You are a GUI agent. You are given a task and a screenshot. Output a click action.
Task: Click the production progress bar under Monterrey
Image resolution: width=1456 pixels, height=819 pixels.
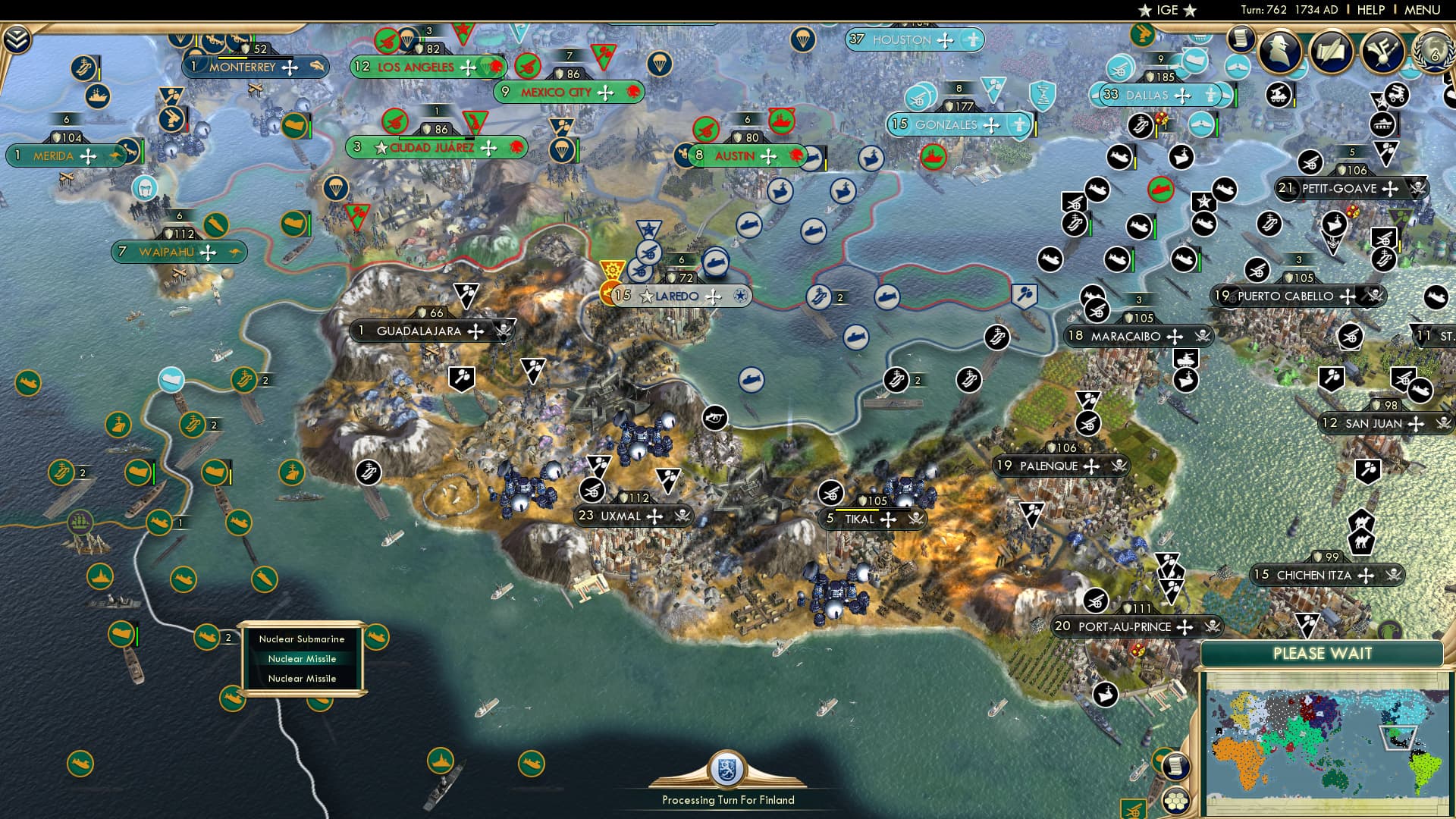[256, 58]
